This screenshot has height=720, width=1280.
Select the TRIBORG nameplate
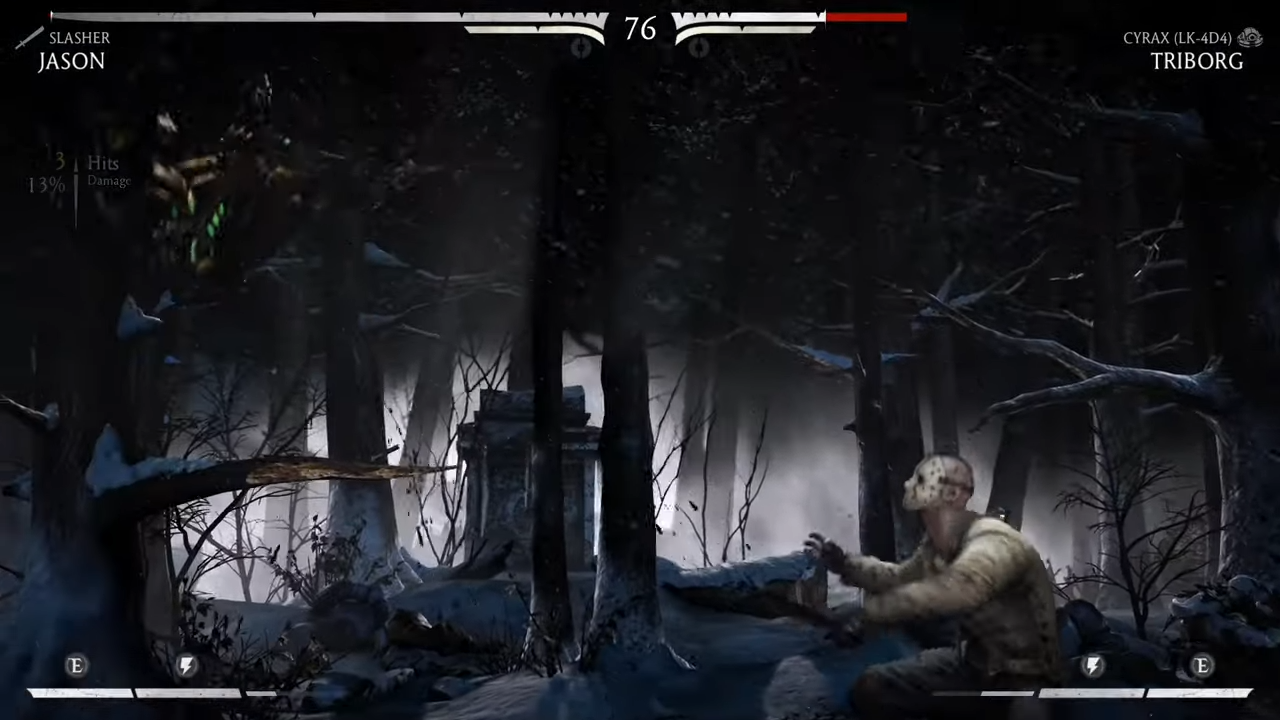pos(1197,61)
